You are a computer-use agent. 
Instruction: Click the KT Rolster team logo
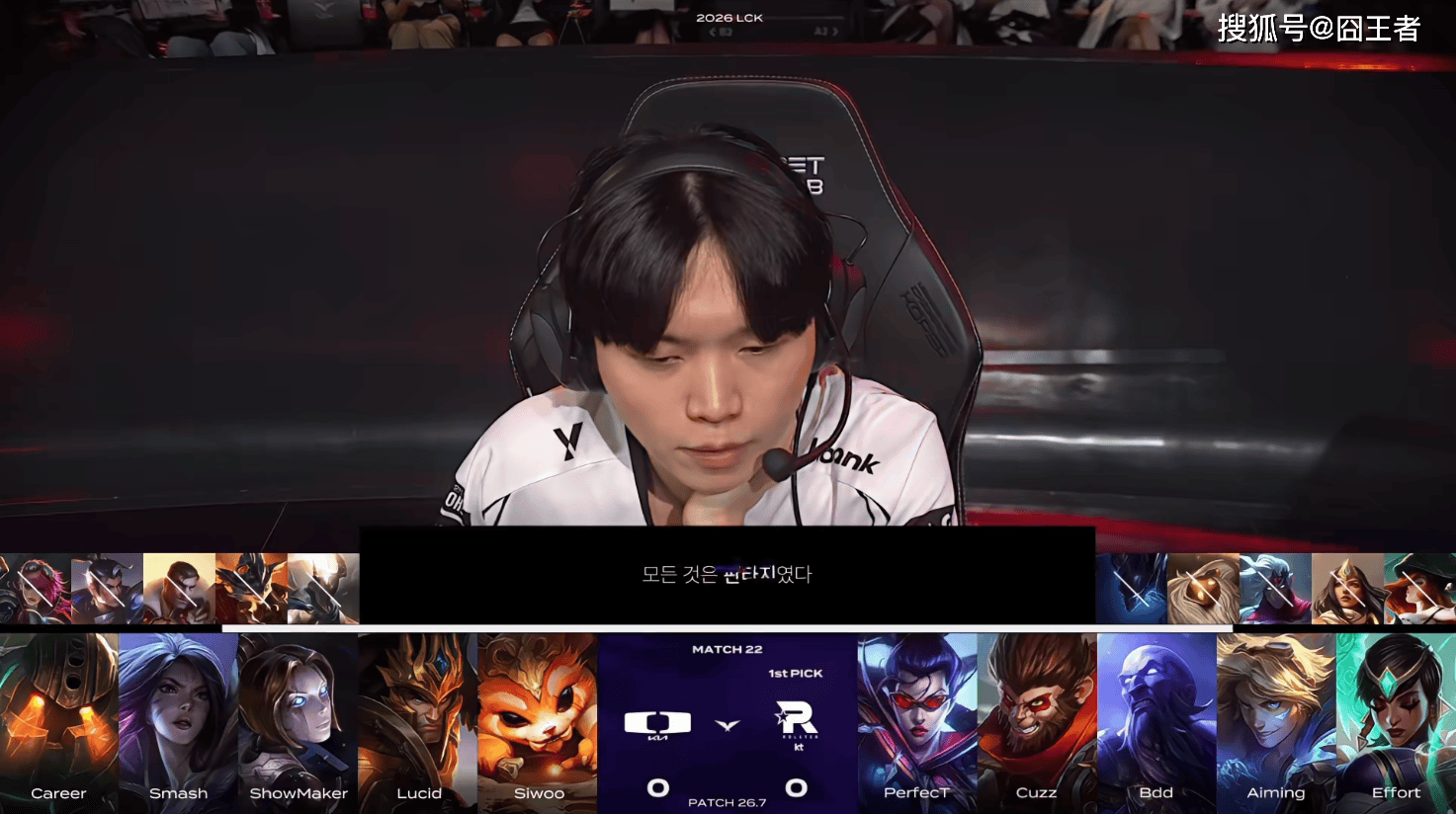(797, 722)
